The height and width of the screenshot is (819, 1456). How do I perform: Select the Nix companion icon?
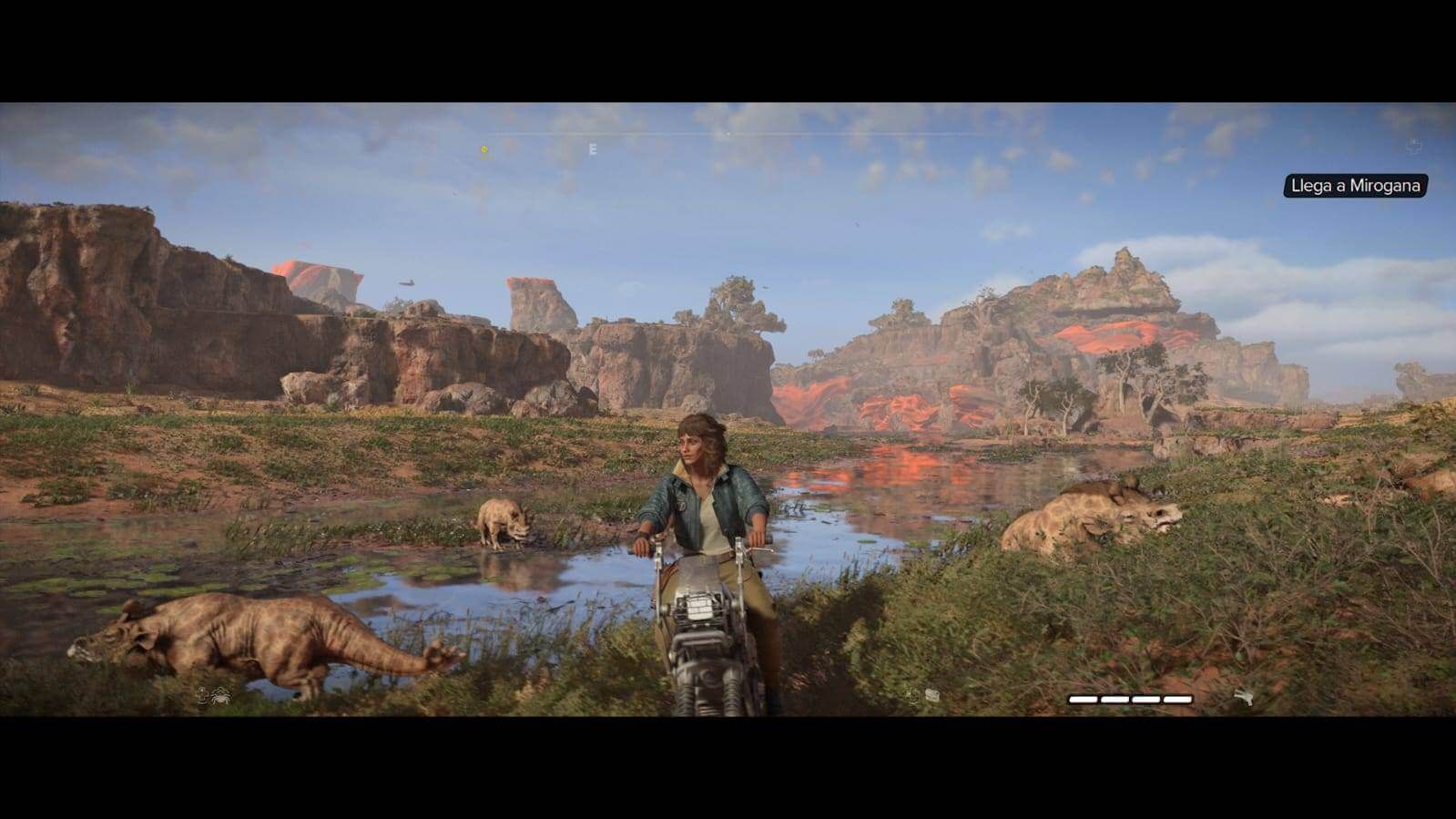[202, 696]
